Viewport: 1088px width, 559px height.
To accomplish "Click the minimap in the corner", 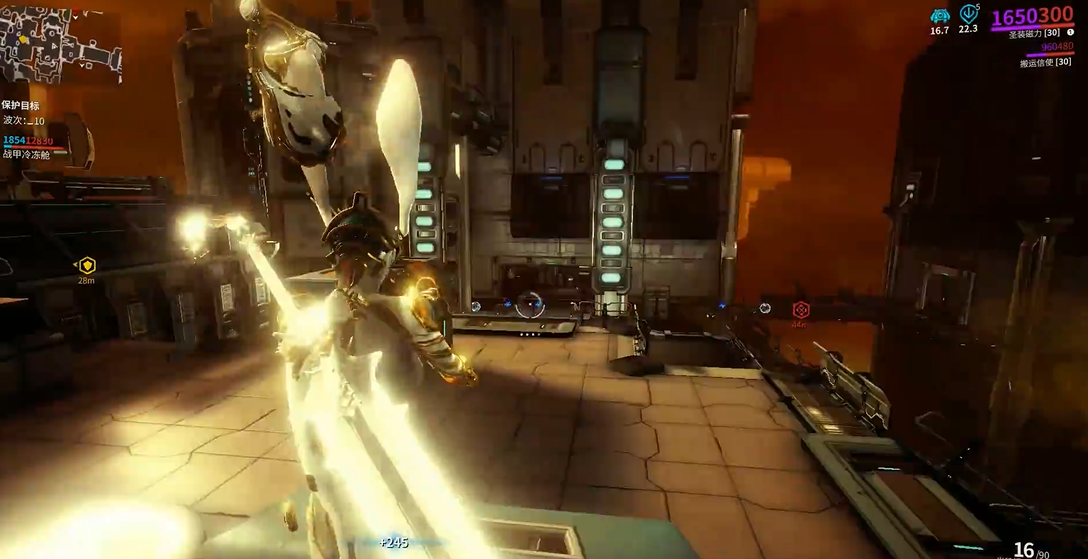I will (60, 45).
